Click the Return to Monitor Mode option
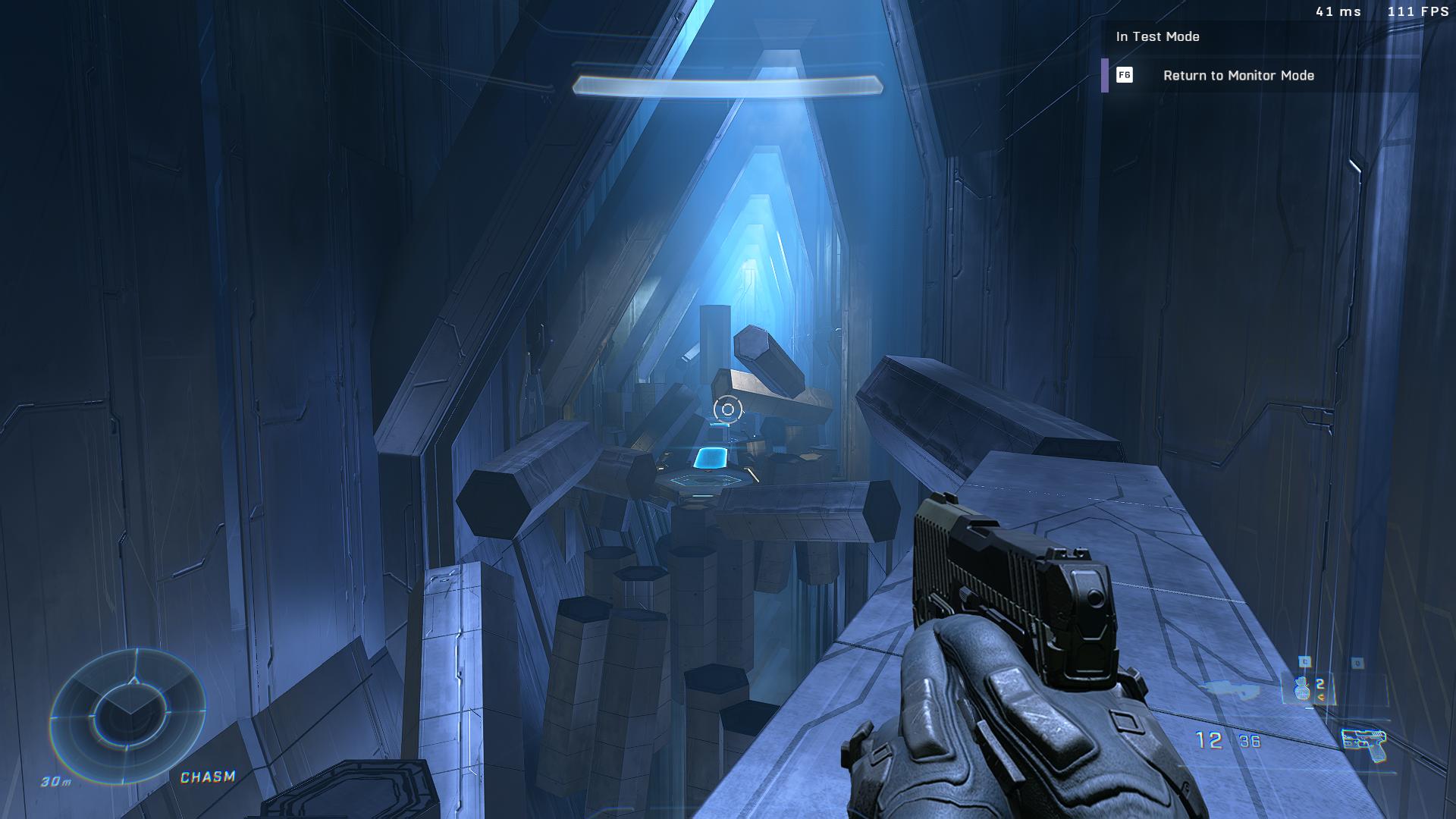 [x=1238, y=75]
